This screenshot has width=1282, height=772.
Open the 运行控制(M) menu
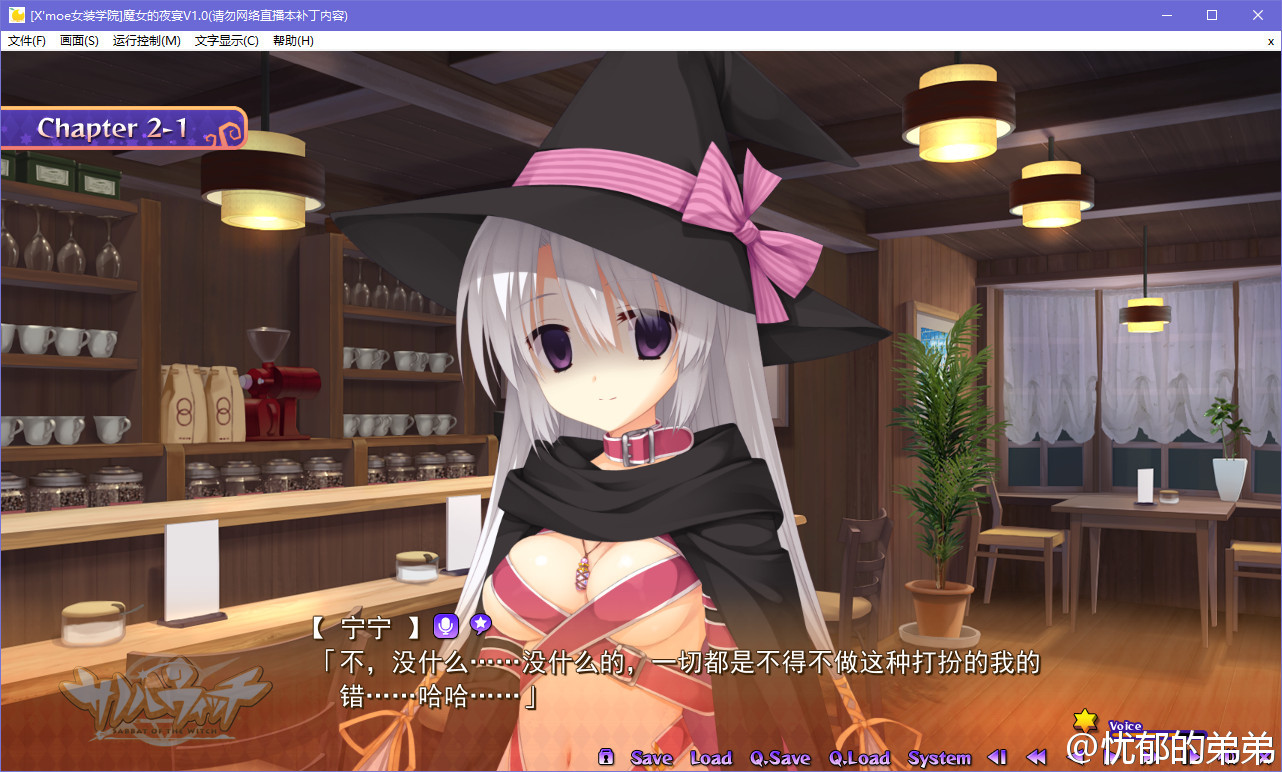147,41
